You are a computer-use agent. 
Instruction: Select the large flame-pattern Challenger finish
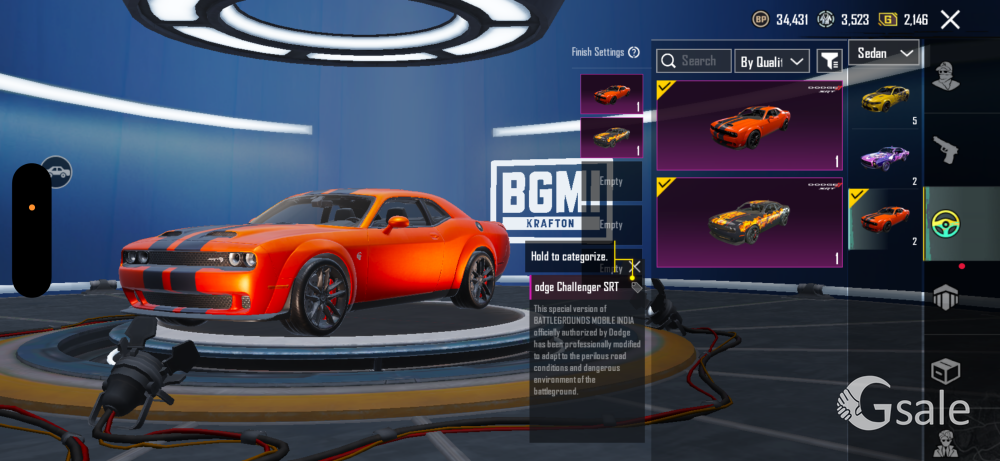point(749,222)
